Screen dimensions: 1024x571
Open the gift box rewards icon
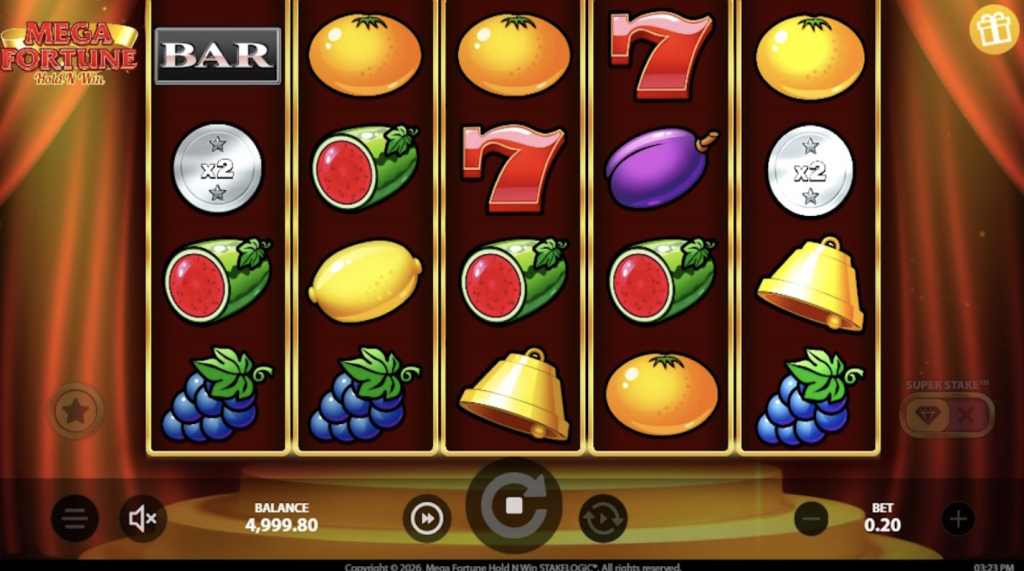tap(993, 30)
